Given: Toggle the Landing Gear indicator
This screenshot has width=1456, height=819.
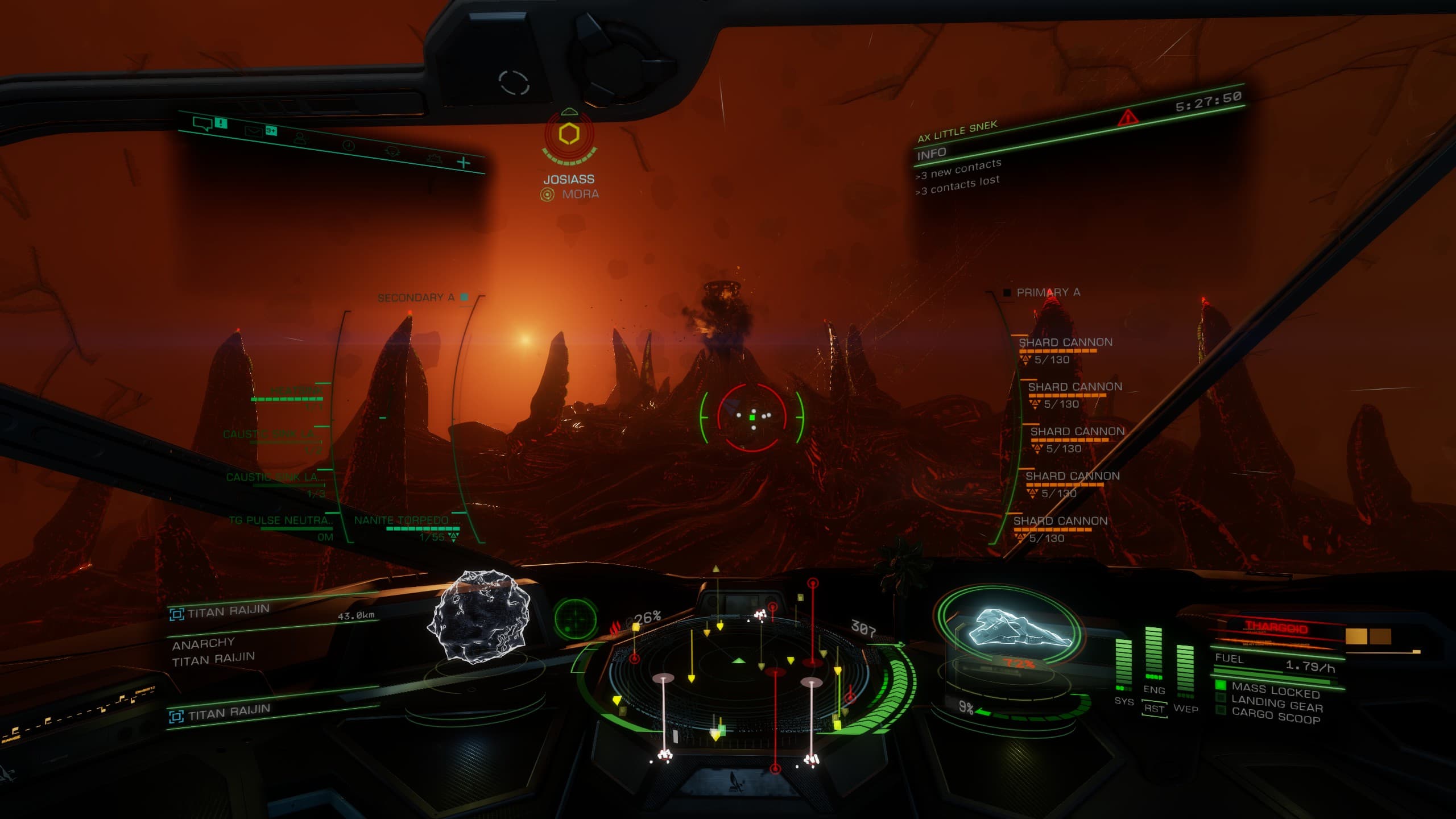Looking at the screenshot, I should pos(1276,705).
